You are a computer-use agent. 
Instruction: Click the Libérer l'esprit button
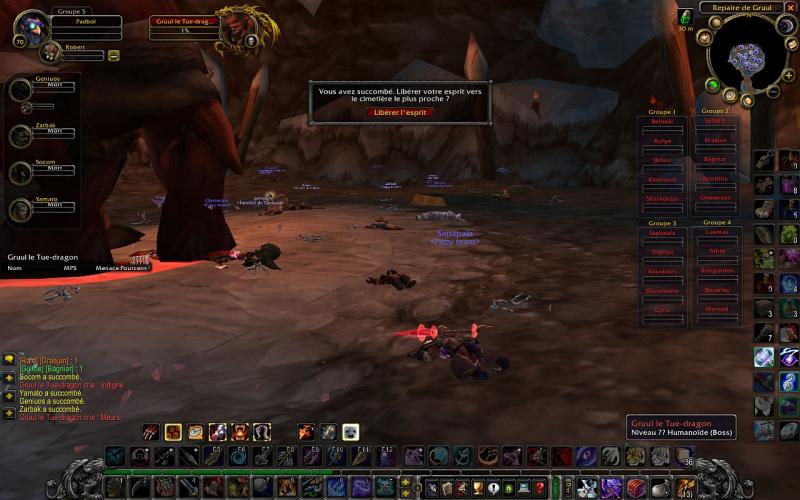click(x=399, y=112)
